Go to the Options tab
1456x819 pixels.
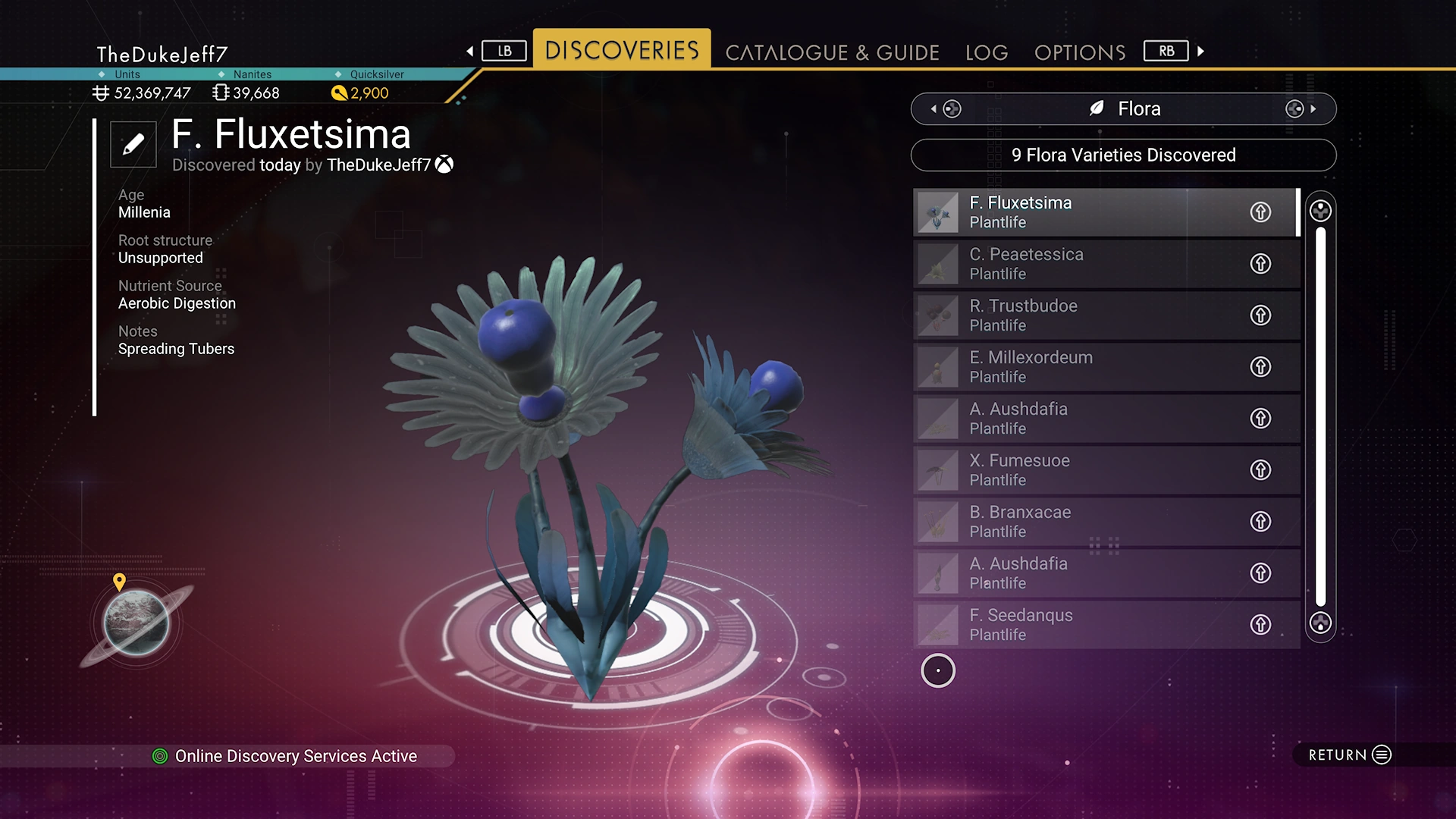click(1079, 52)
